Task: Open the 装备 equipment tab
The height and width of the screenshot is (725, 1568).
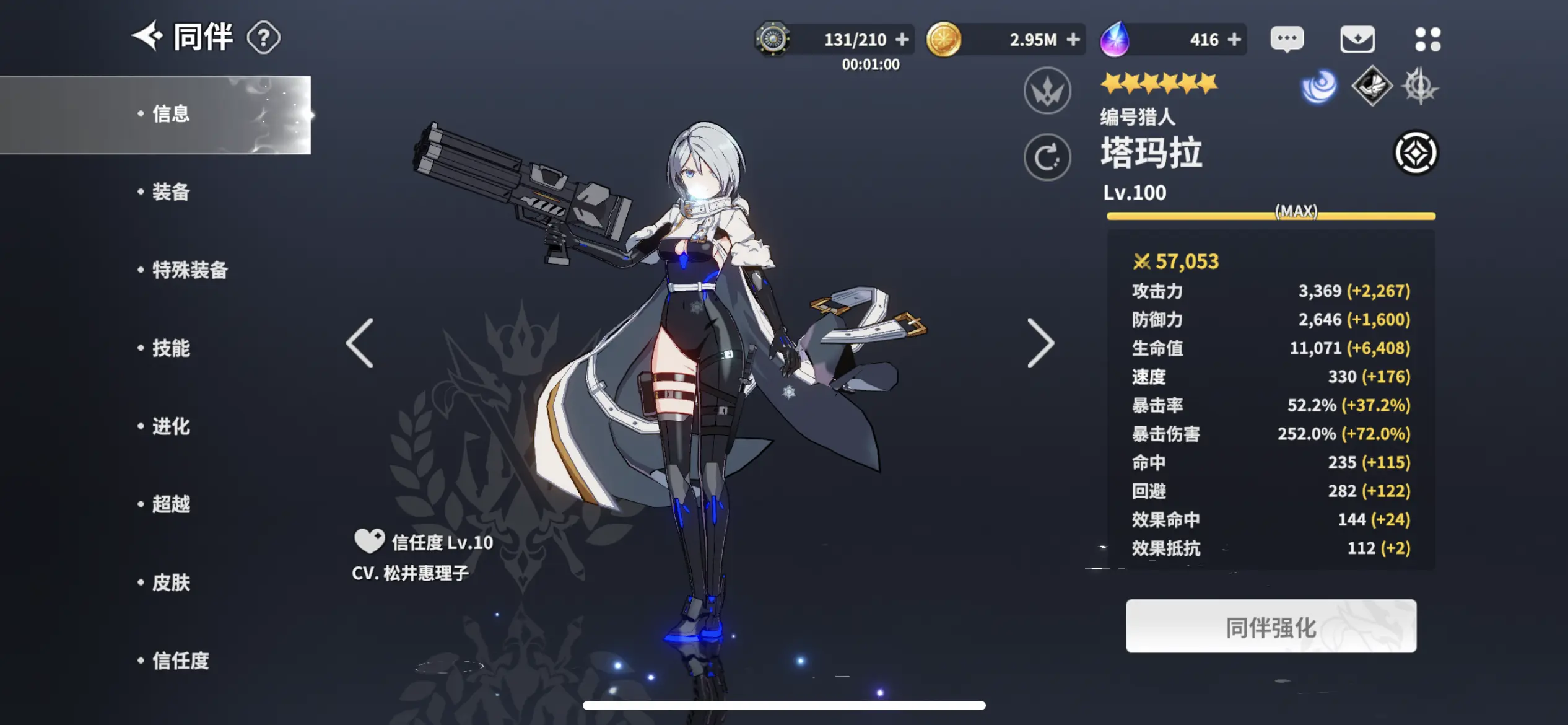Action: (x=170, y=192)
